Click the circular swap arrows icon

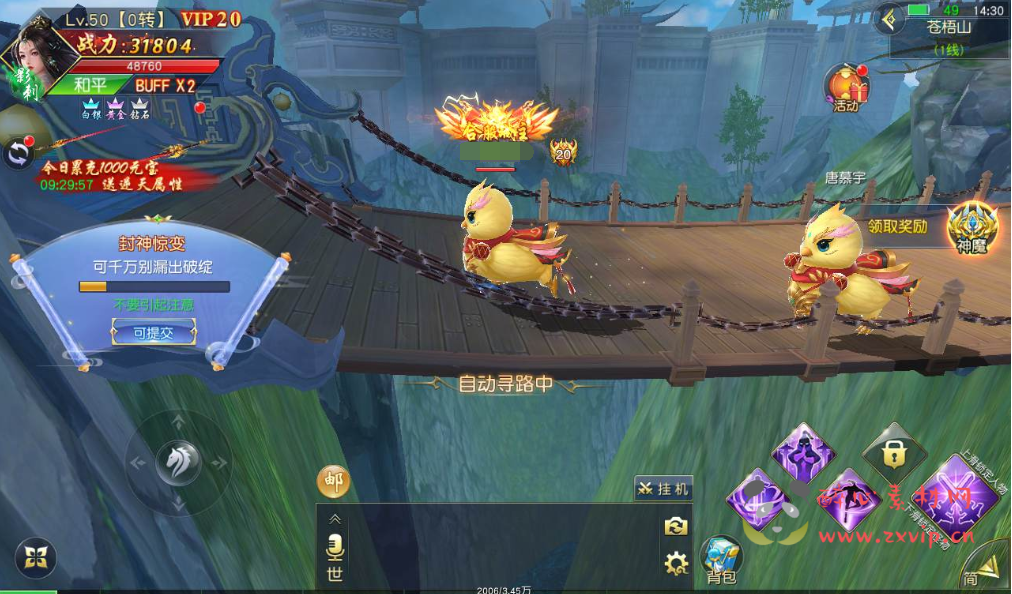click(17, 153)
